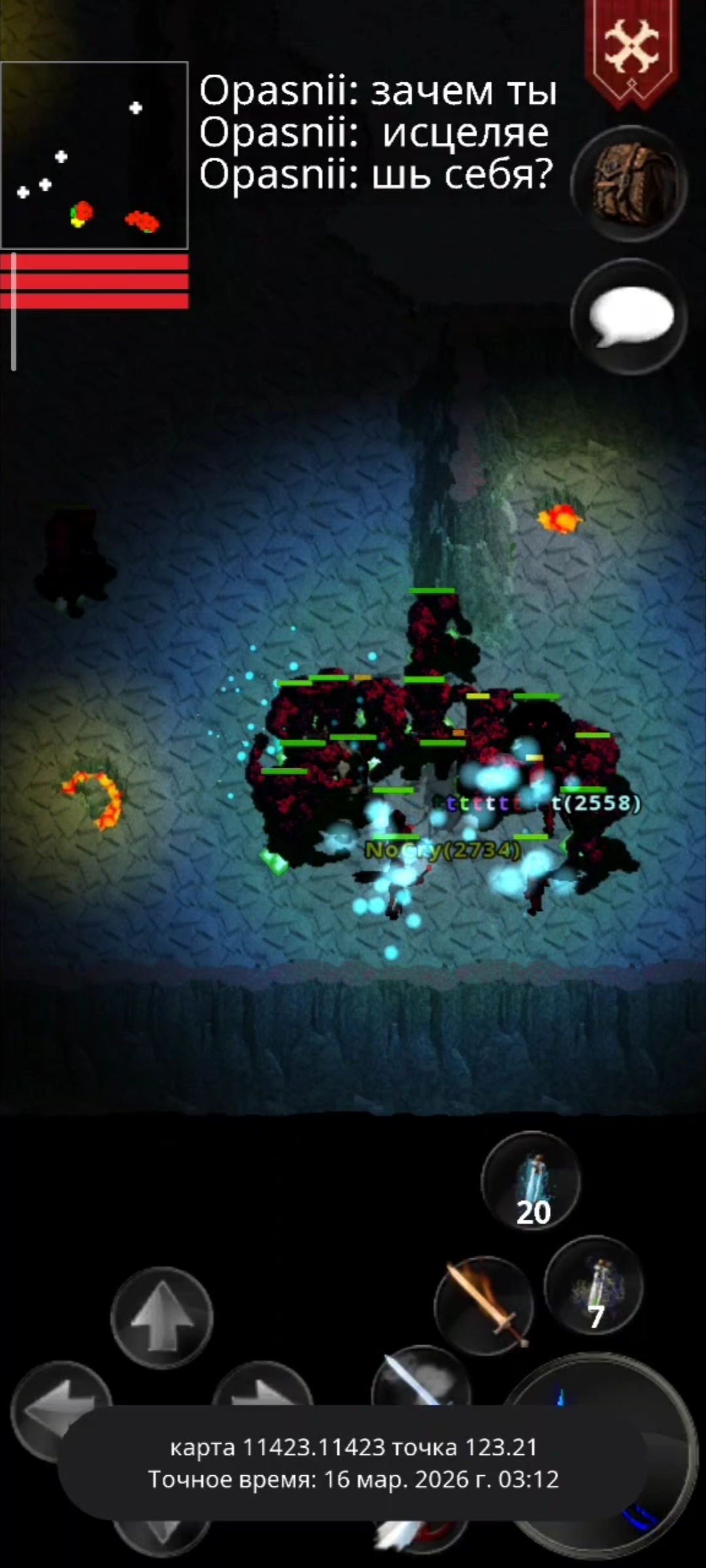Tap Opasnii's chat message
The height and width of the screenshot is (1568, 706).
(377, 132)
